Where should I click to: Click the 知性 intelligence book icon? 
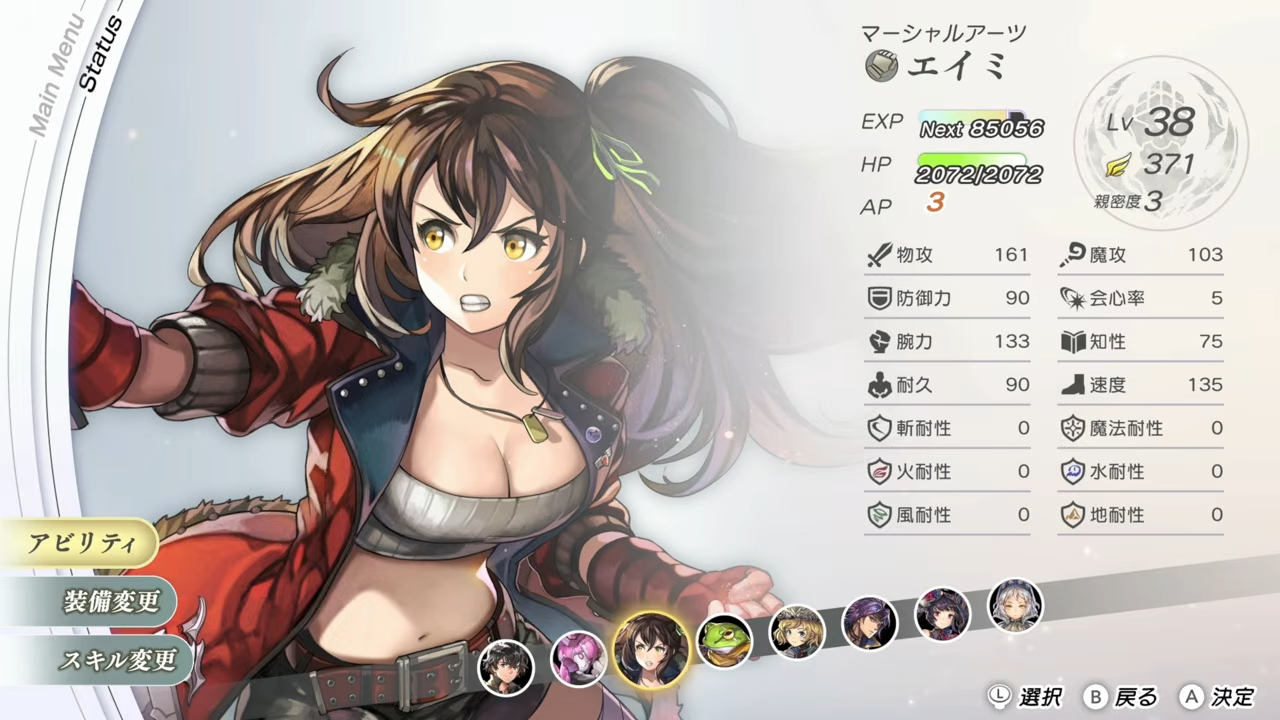(x=1074, y=341)
